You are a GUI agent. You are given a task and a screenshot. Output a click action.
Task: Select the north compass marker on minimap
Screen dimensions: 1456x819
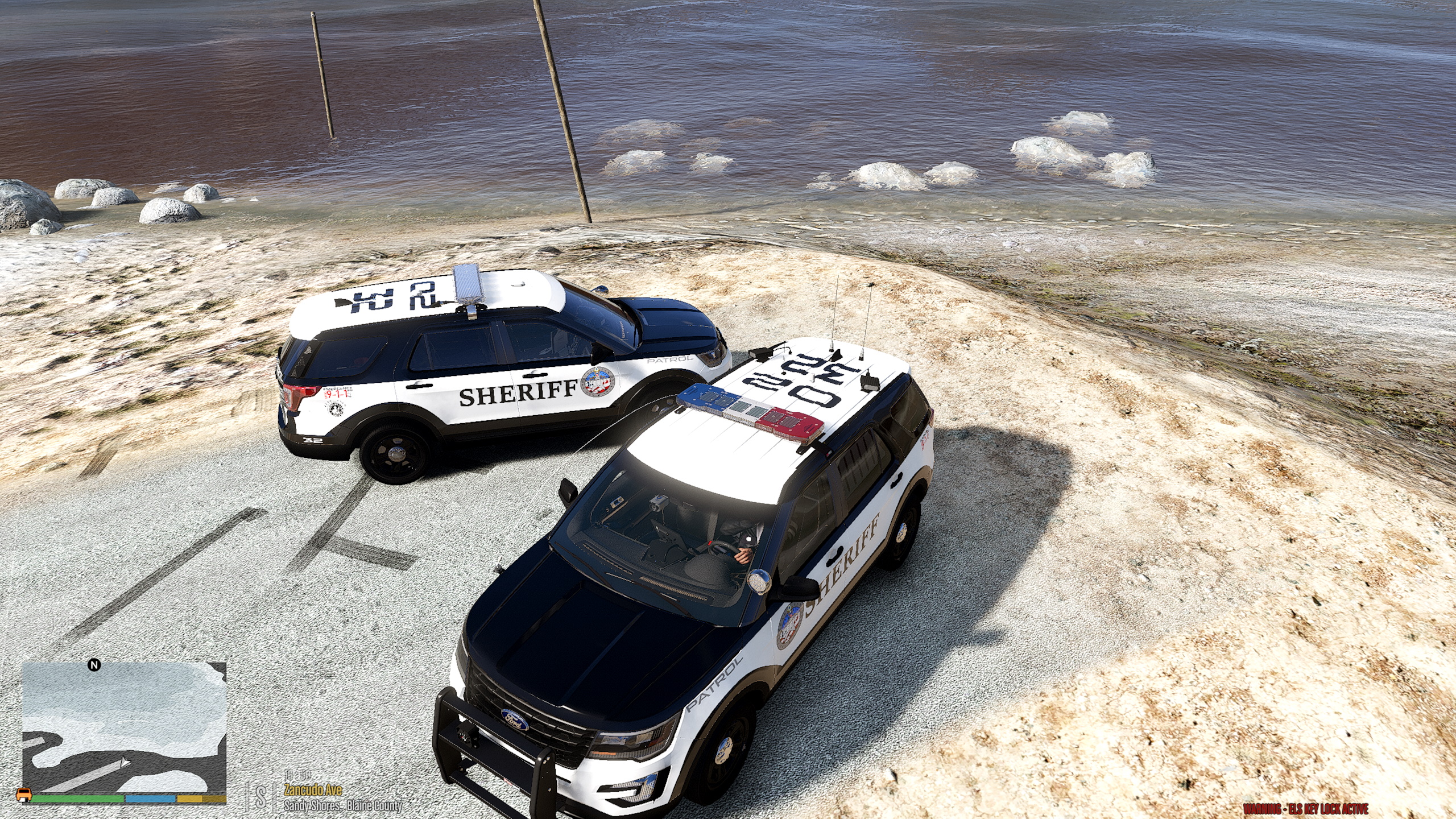(94, 665)
